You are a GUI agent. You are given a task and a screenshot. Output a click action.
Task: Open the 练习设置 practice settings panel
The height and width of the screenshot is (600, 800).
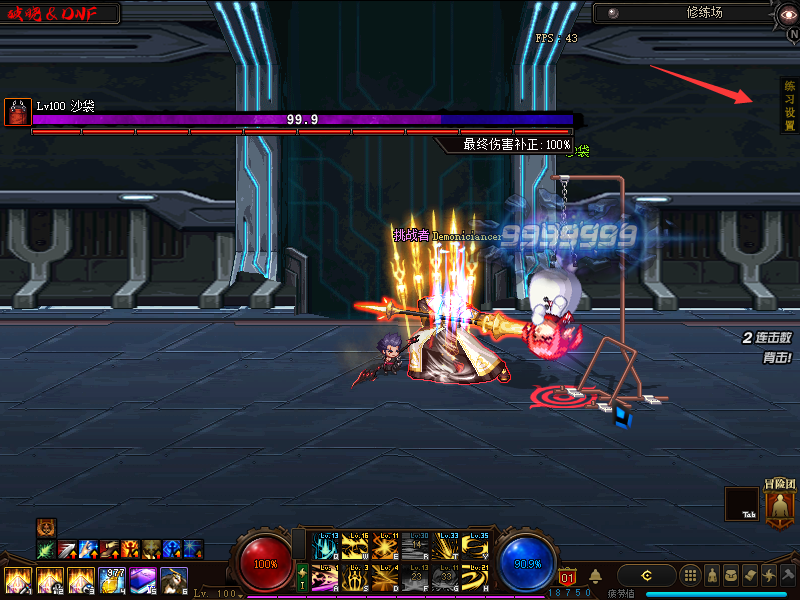pyautogui.click(x=789, y=105)
